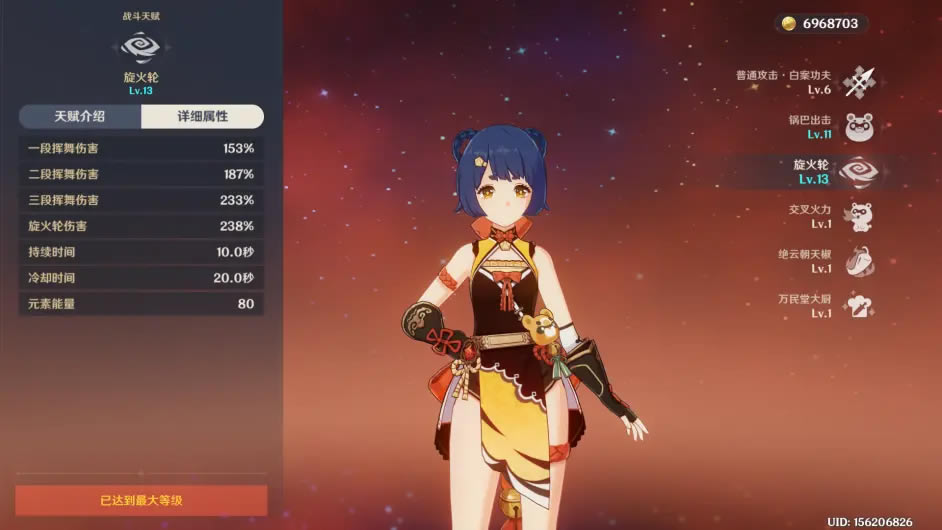Screen dimensions: 942x530
Task: Open the 普通攻击·白案功夫 talent
Action: (x=859, y=82)
